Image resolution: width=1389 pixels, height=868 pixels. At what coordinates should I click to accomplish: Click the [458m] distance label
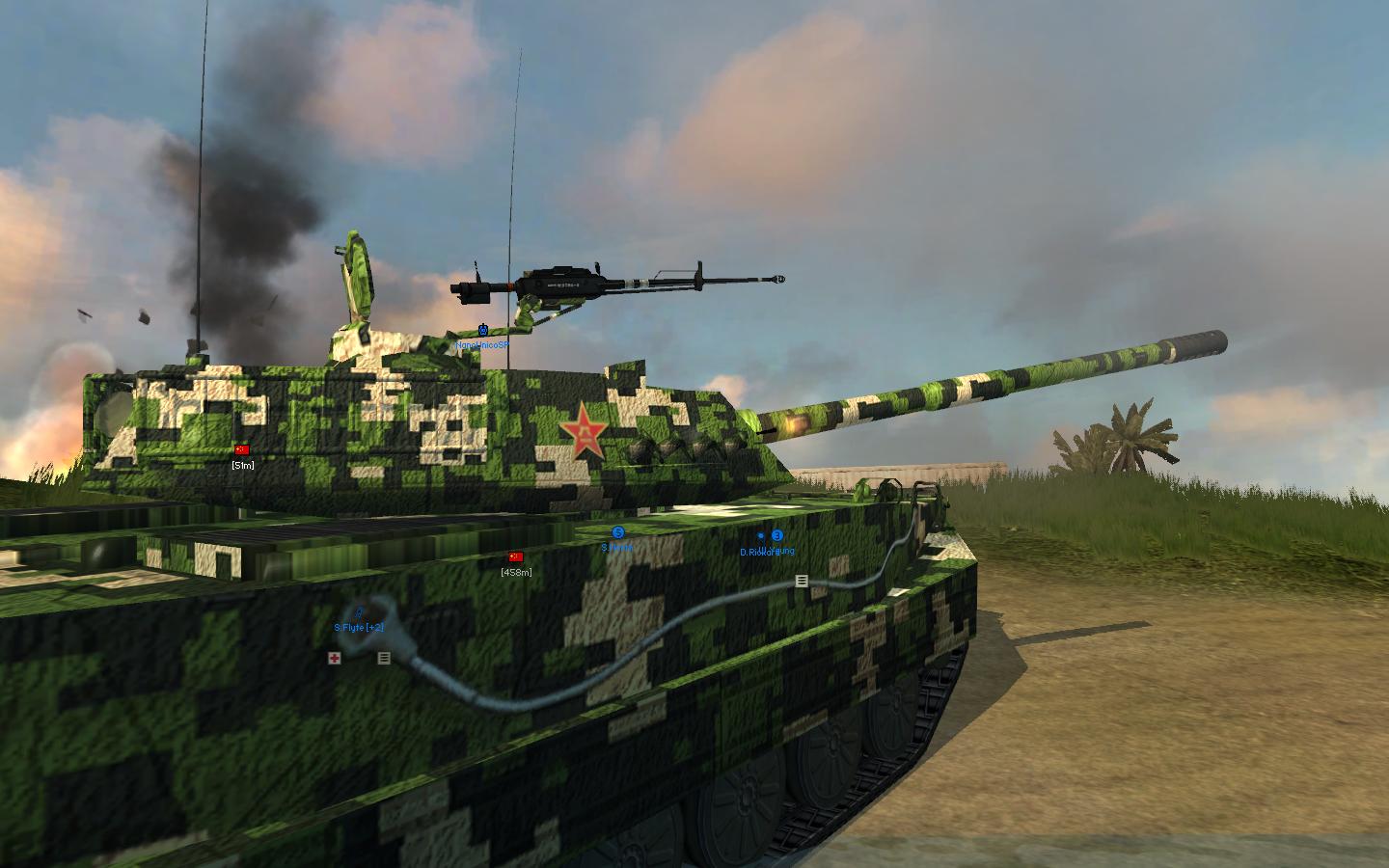(515, 572)
